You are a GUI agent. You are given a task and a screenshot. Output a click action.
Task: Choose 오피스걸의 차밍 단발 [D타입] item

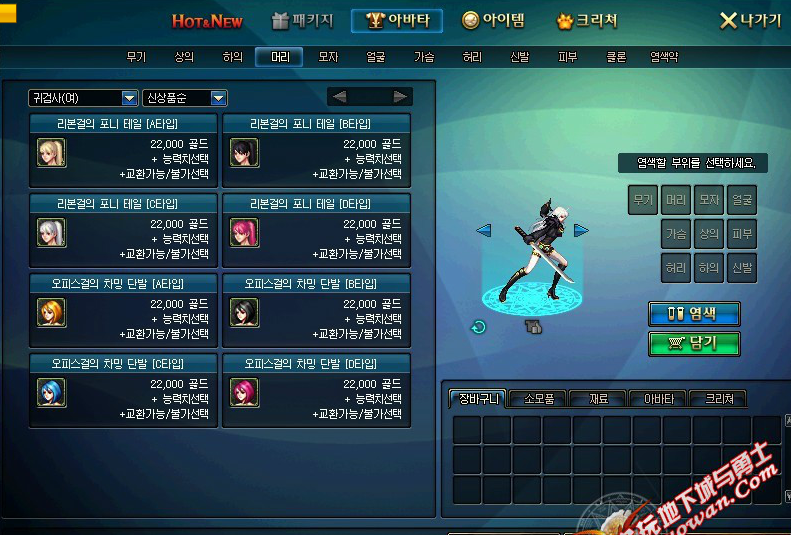click(315, 390)
